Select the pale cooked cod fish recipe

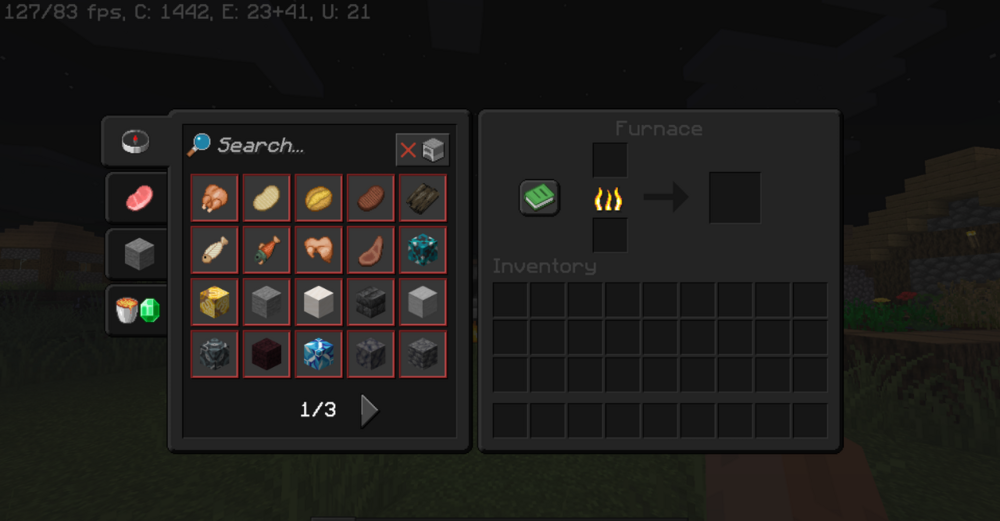coord(215,250)
